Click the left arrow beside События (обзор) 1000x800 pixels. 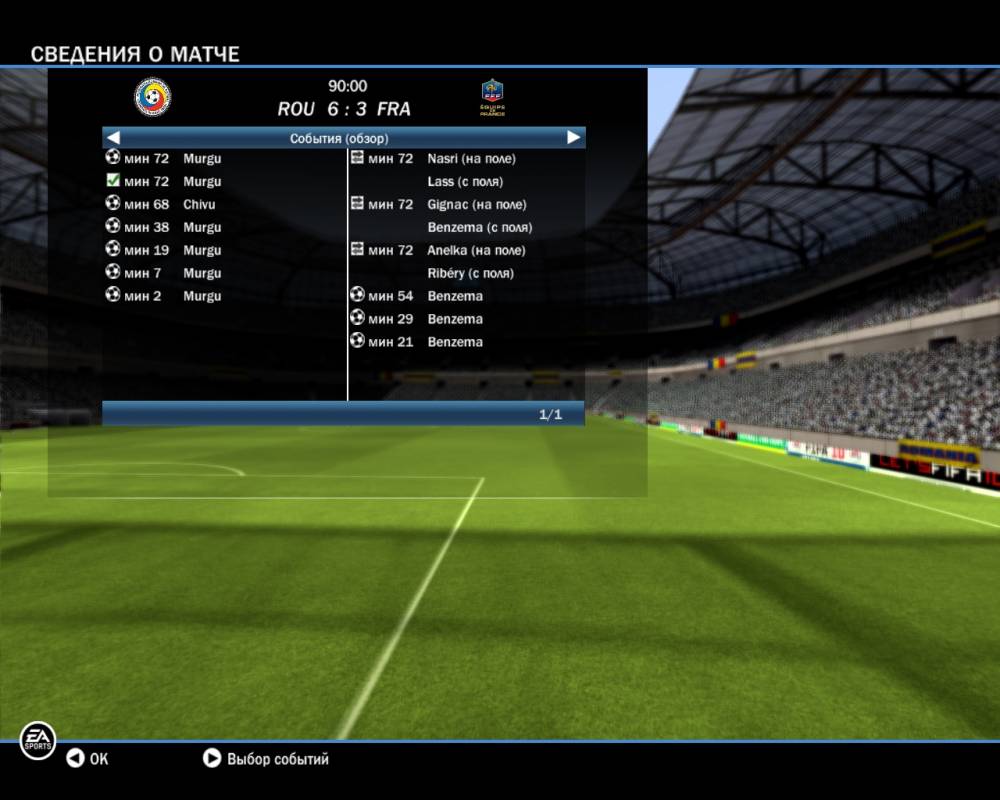click(x=114, y=138)
